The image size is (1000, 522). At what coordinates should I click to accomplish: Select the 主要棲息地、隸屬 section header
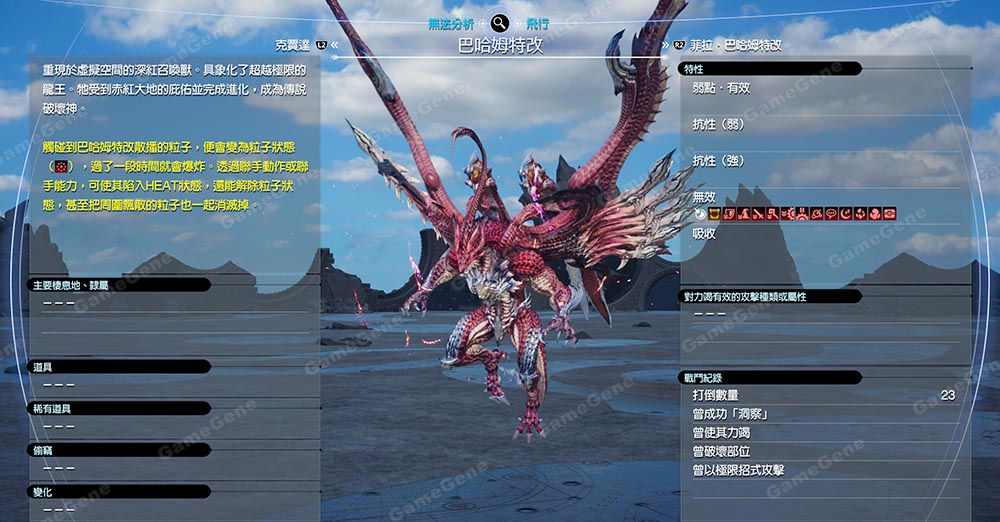[70, 285]
